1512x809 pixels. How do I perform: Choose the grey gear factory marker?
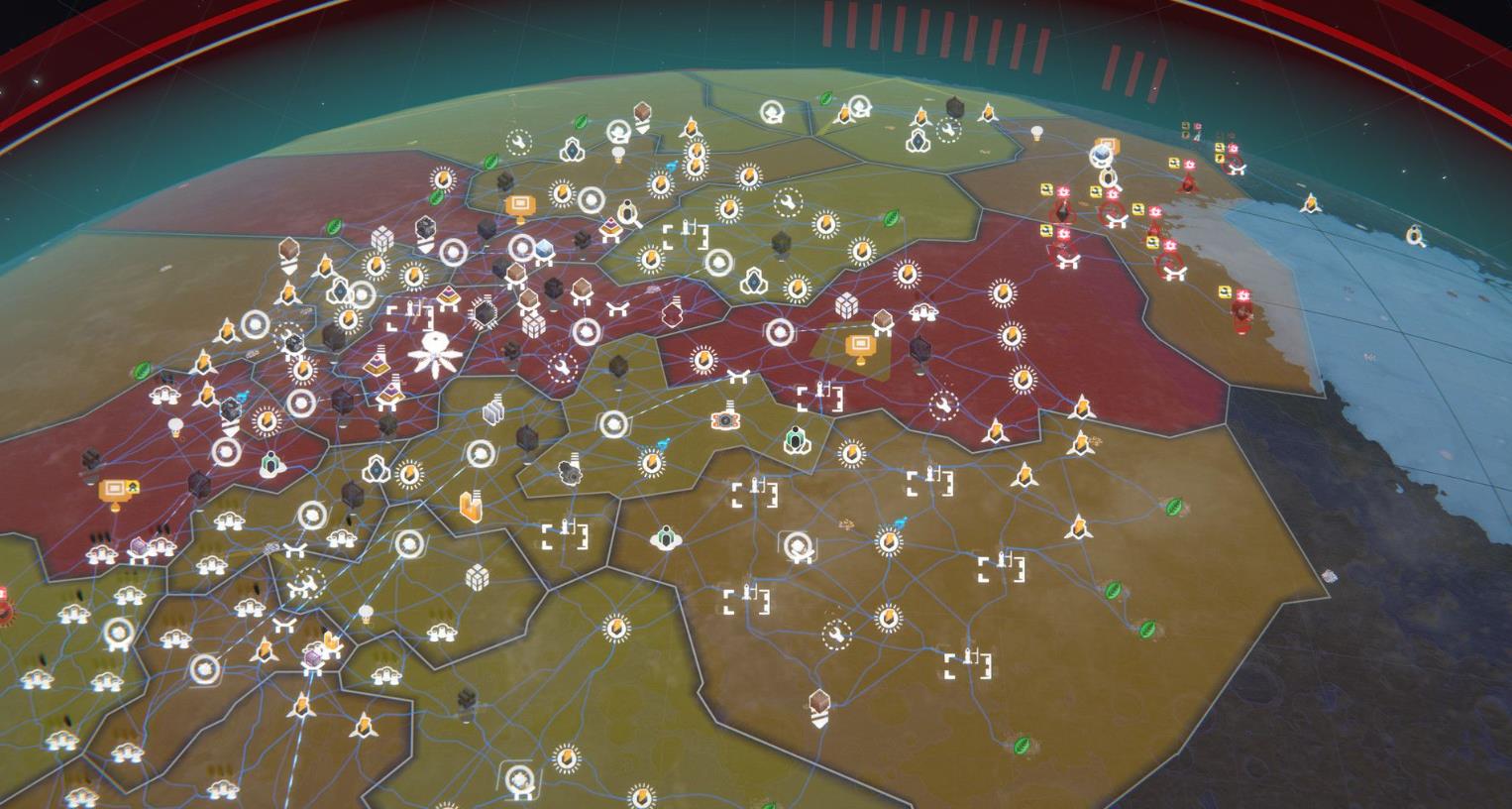[x=570, y=470]
